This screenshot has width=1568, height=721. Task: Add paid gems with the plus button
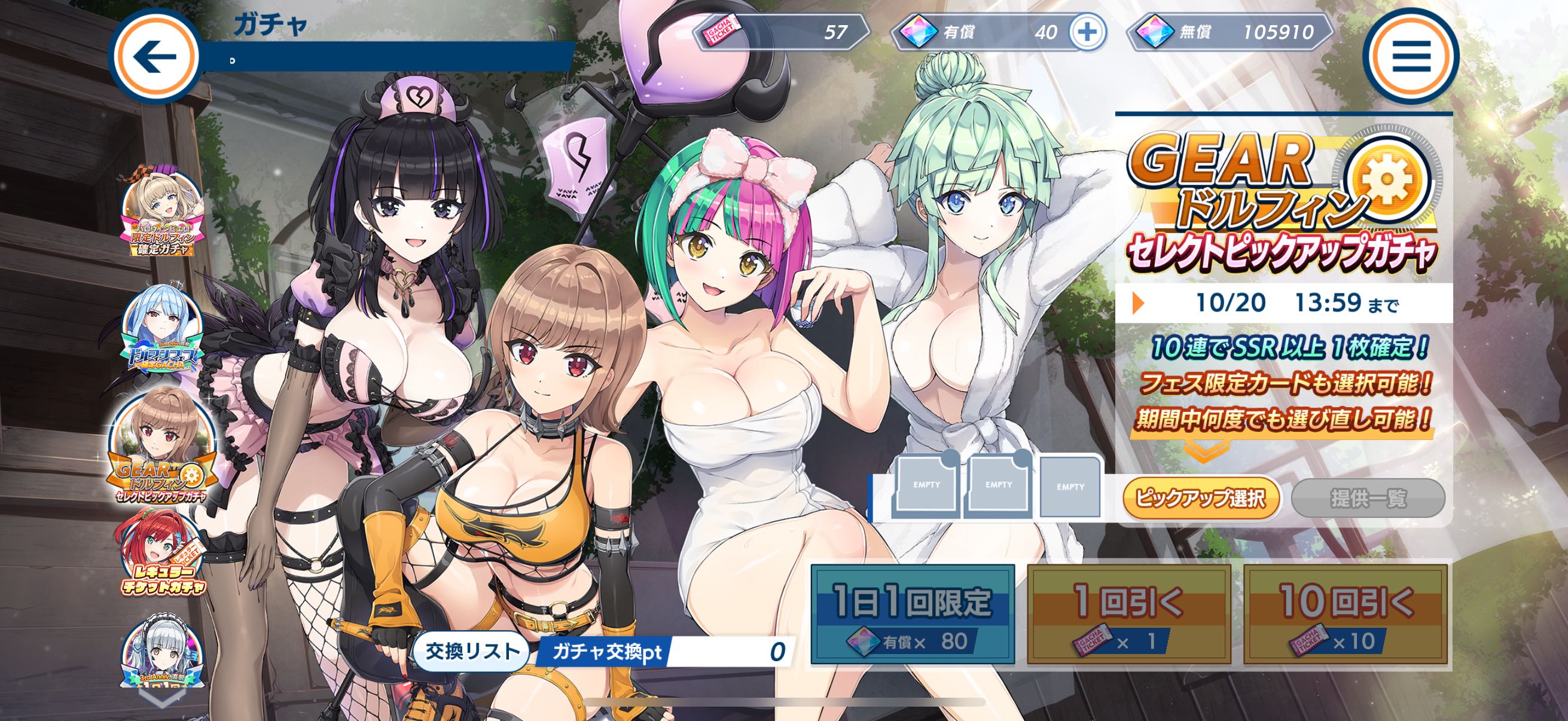pyautogui.click(x=1087, y=32)
